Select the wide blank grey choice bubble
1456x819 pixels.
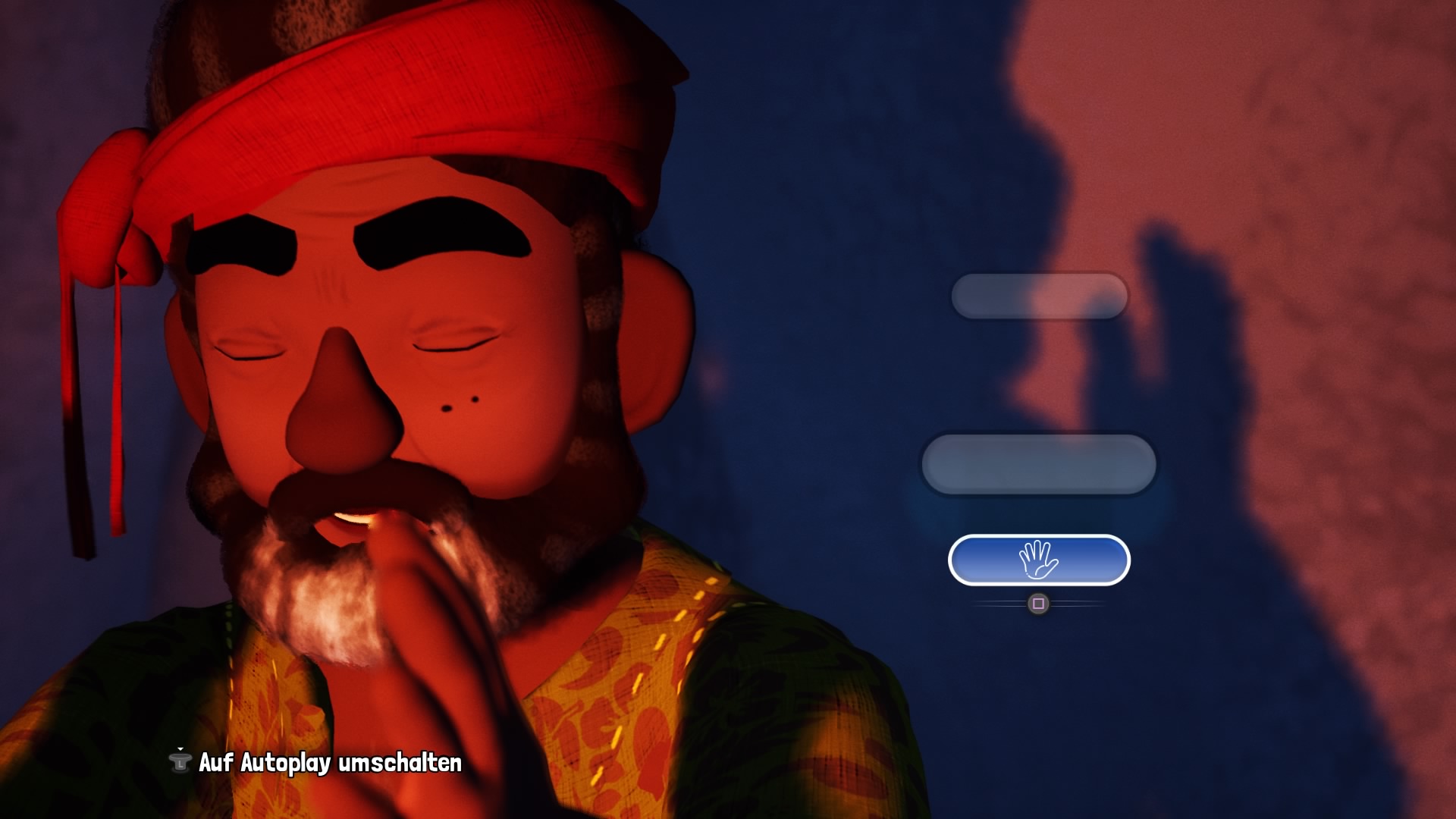click(1038, 464)
